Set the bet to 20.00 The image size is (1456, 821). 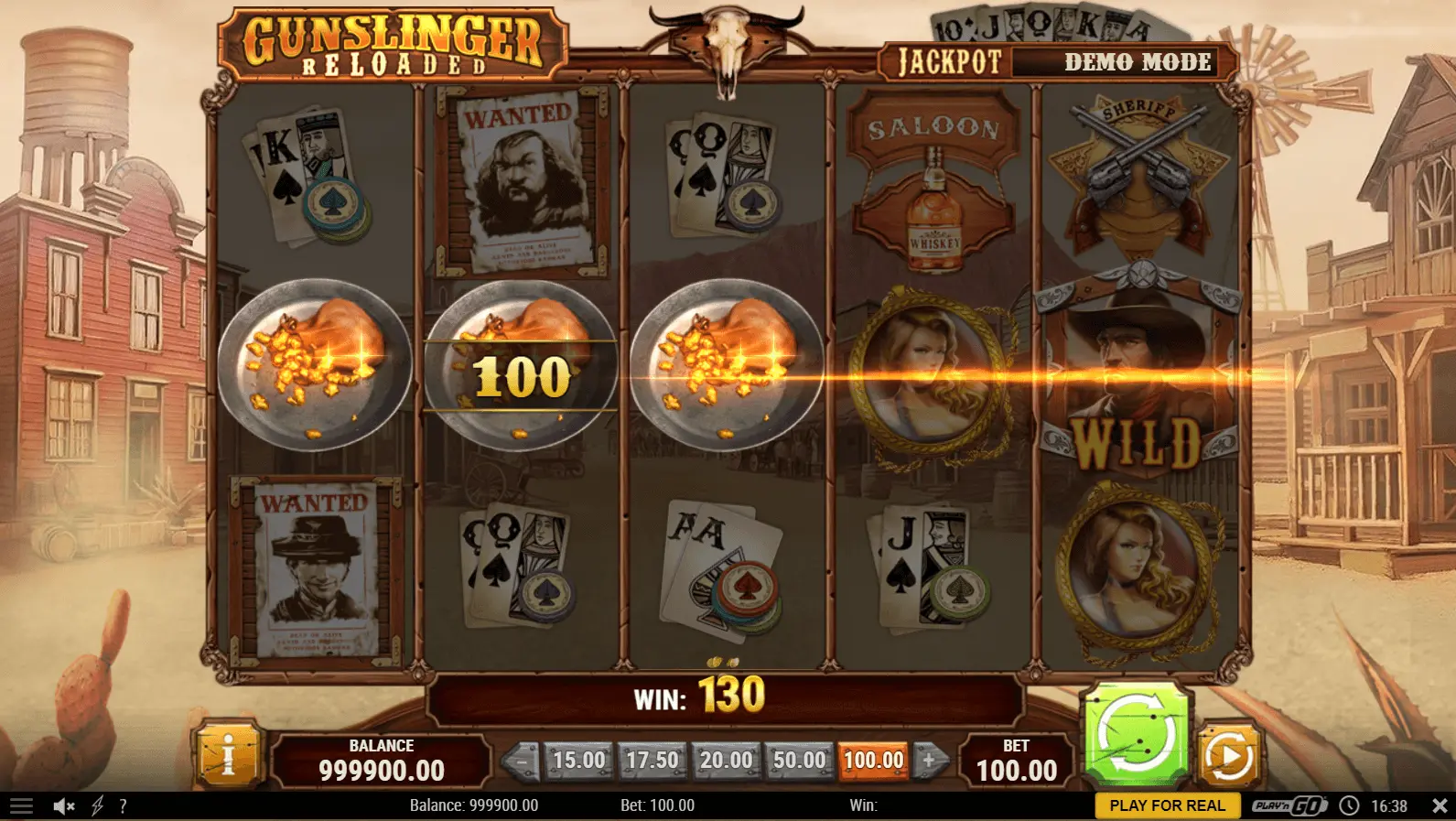click(x=726, y=760)
